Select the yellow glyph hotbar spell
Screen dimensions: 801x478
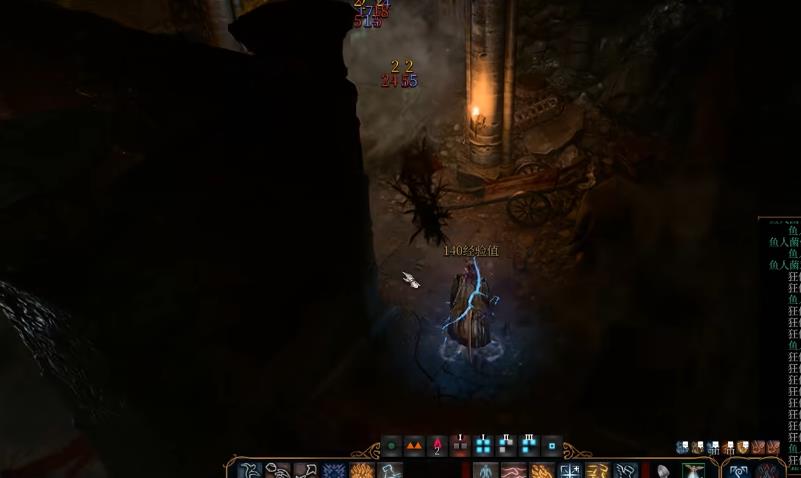(x=597, y=471)
